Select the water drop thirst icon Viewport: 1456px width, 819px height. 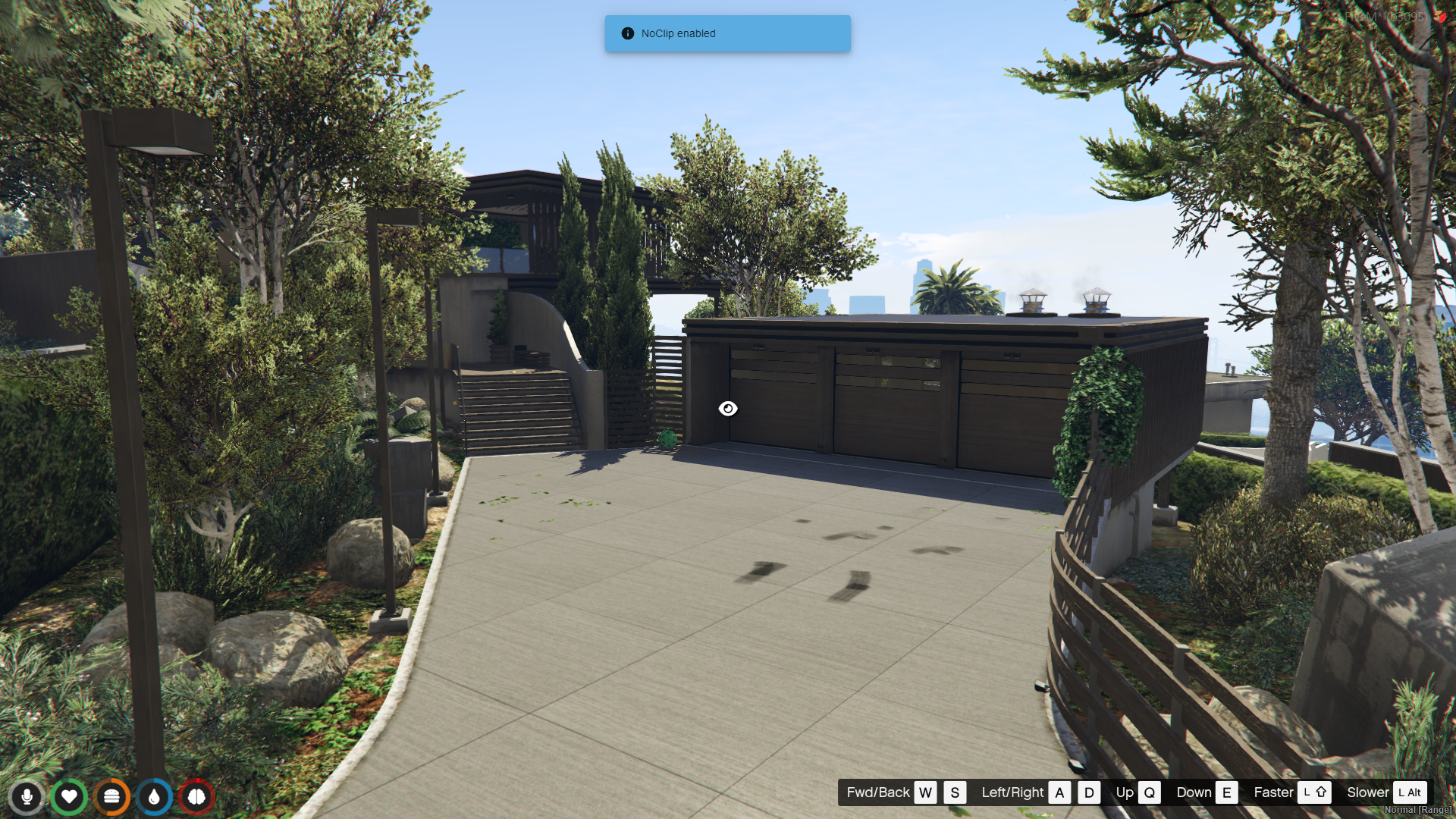tap(154, 796)
